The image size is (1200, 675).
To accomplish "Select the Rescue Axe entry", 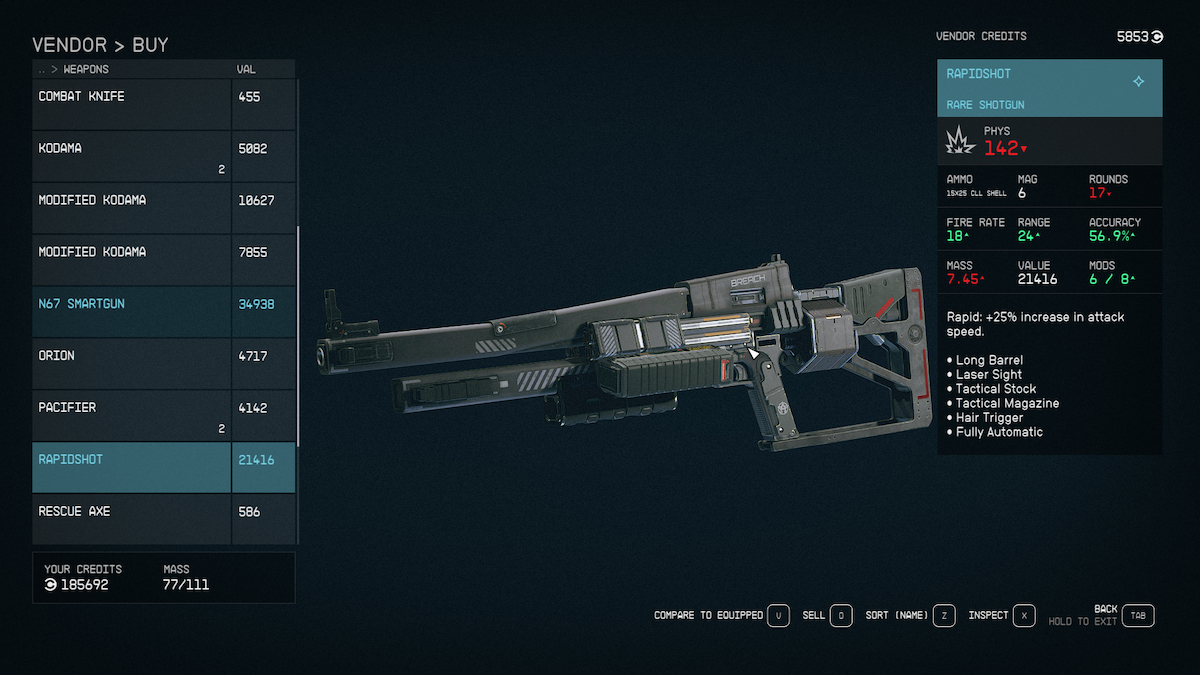I will [x=132, y=518].
